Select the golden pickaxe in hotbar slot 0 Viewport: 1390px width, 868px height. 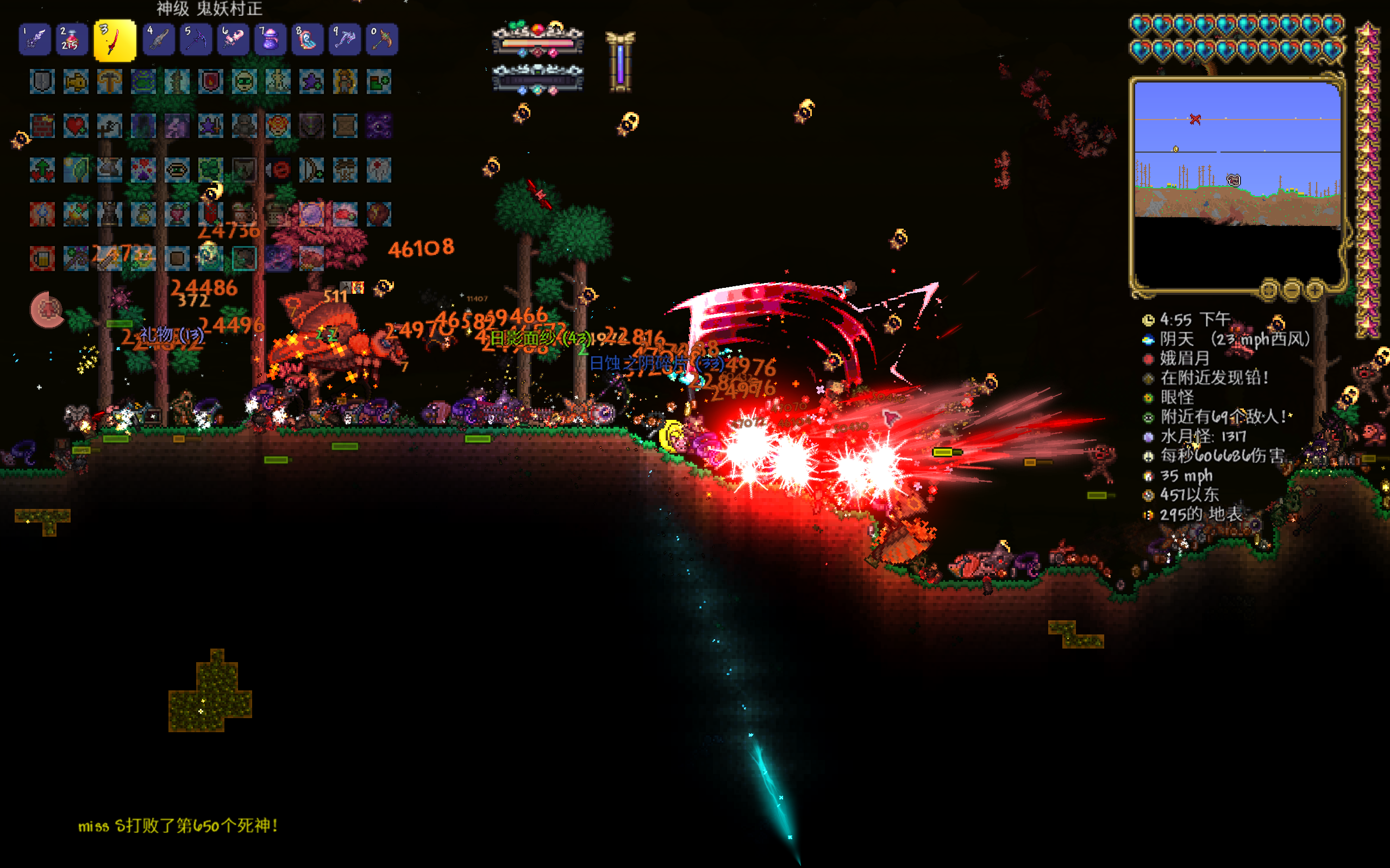pos(382,40)
